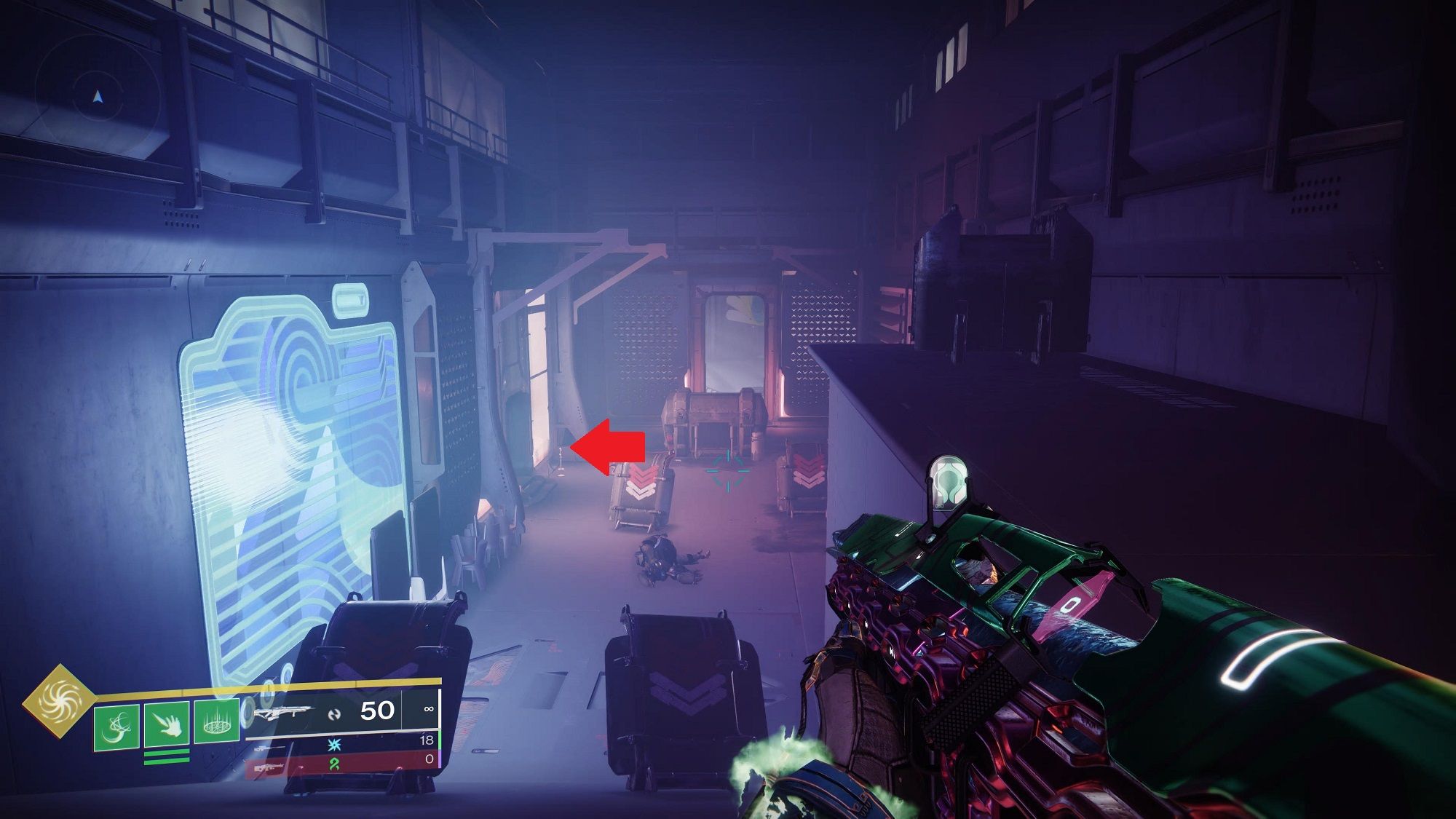Click the primary ammo counter showing 50
The height and width of the screenshot is (819, 1456).
coord(376,708)
